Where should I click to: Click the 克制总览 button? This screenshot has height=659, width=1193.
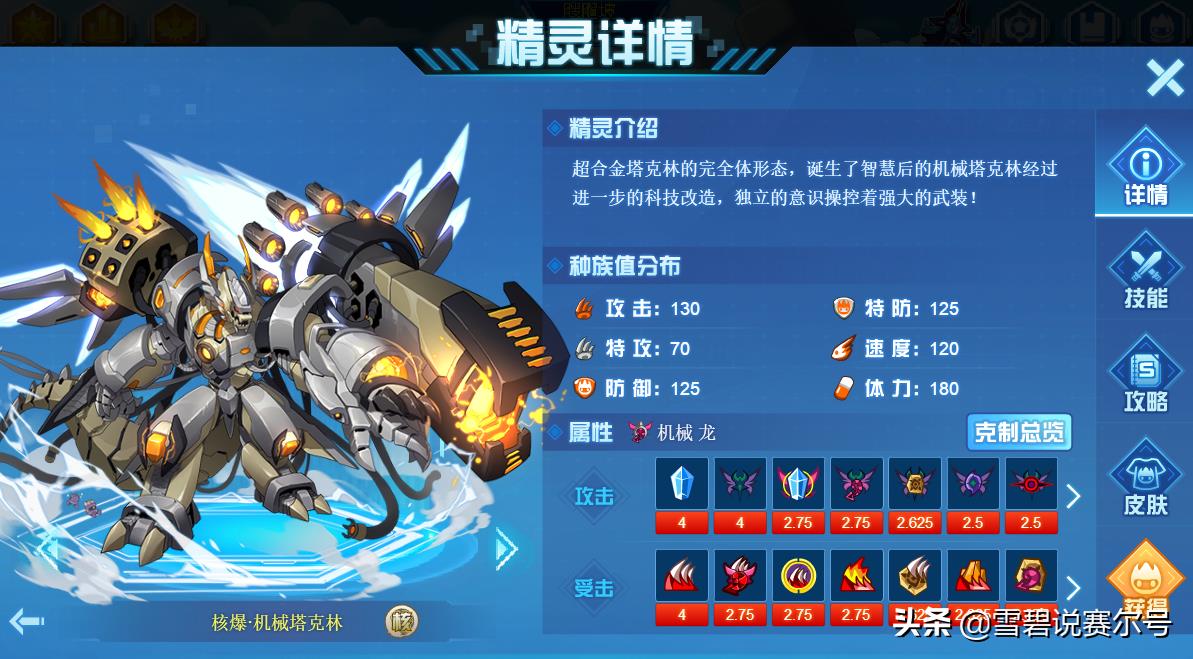[1019, 433]
